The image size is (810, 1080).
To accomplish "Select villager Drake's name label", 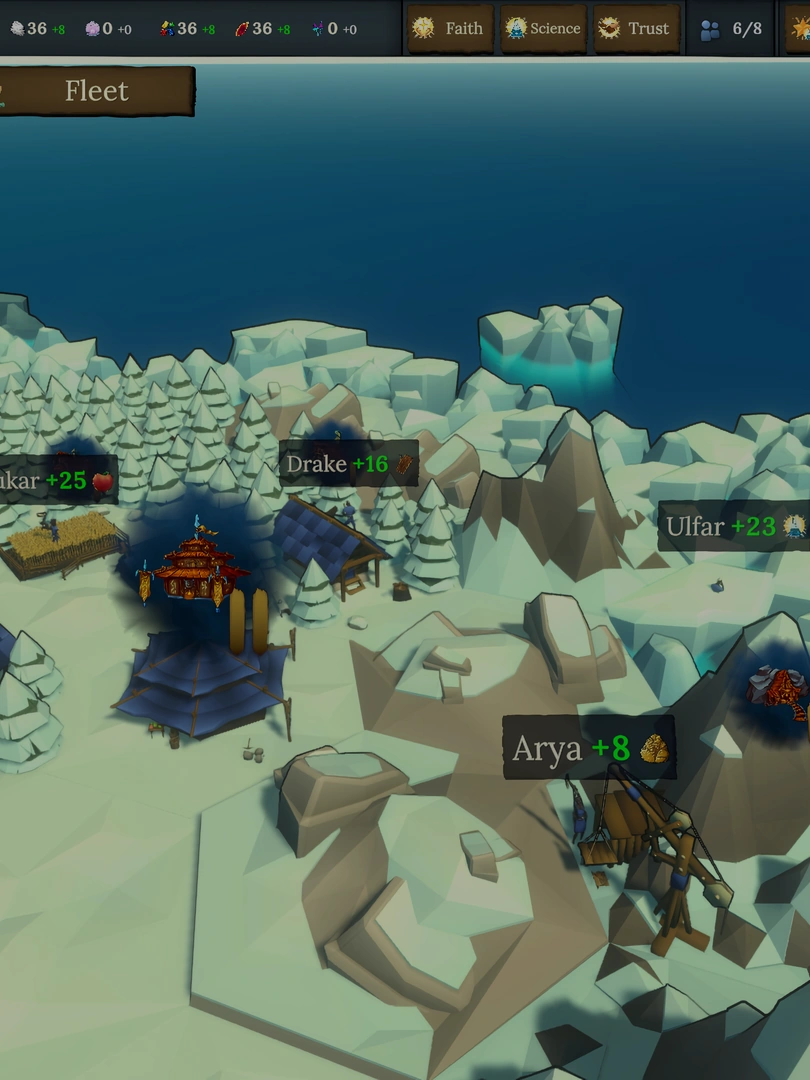I will tap(347, 464).
